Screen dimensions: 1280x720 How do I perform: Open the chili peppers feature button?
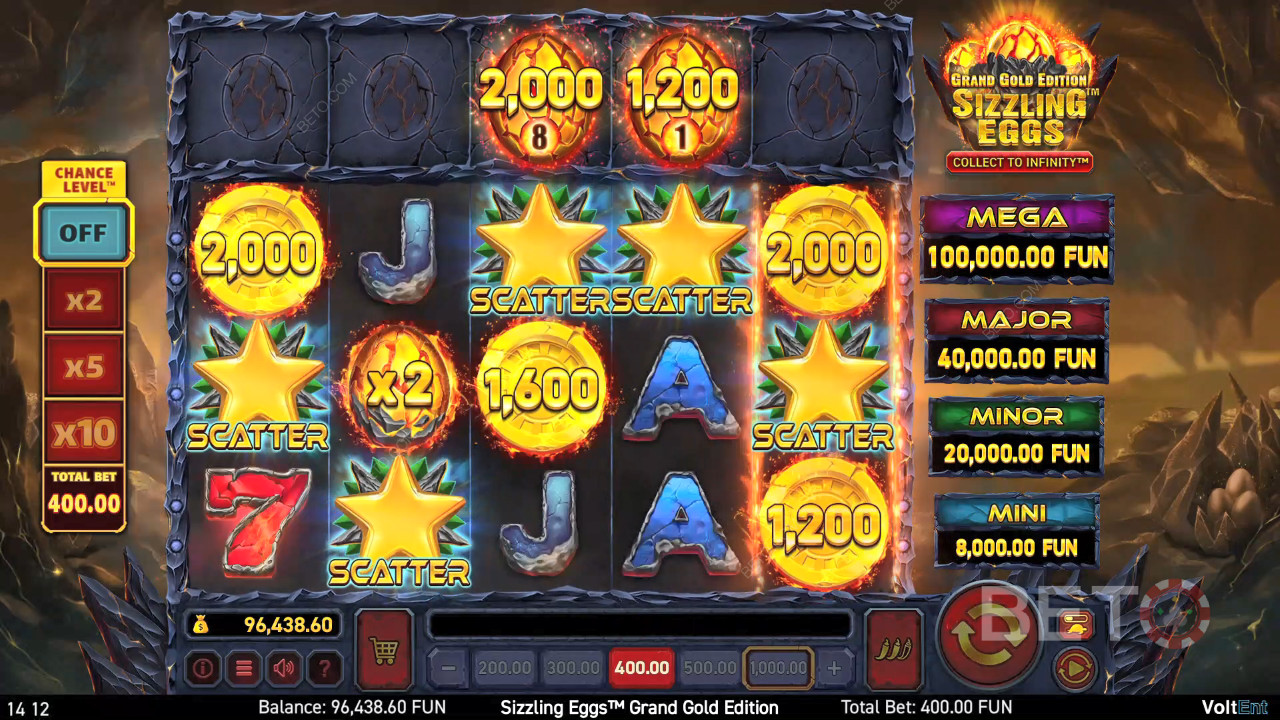click(892, 651)
